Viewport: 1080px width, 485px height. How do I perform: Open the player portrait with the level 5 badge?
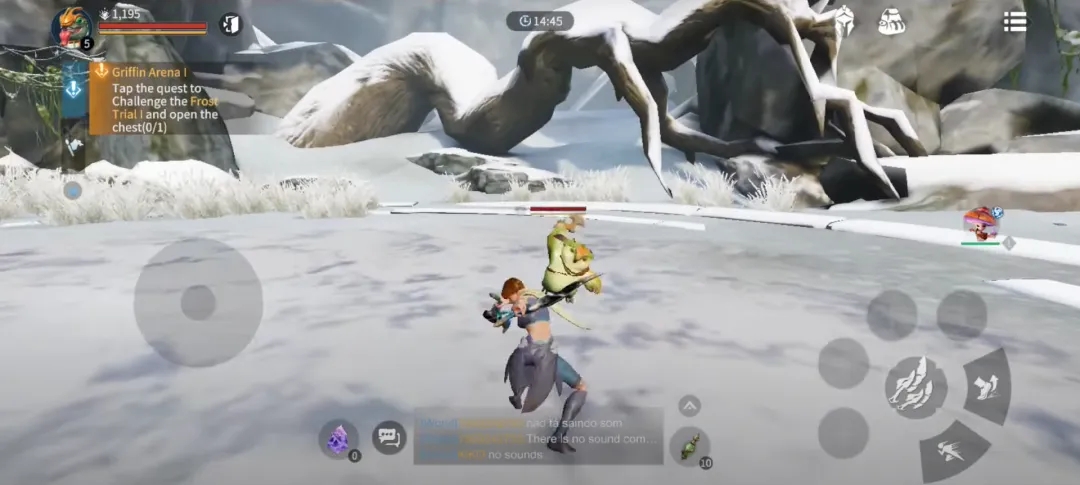point(72,27)
